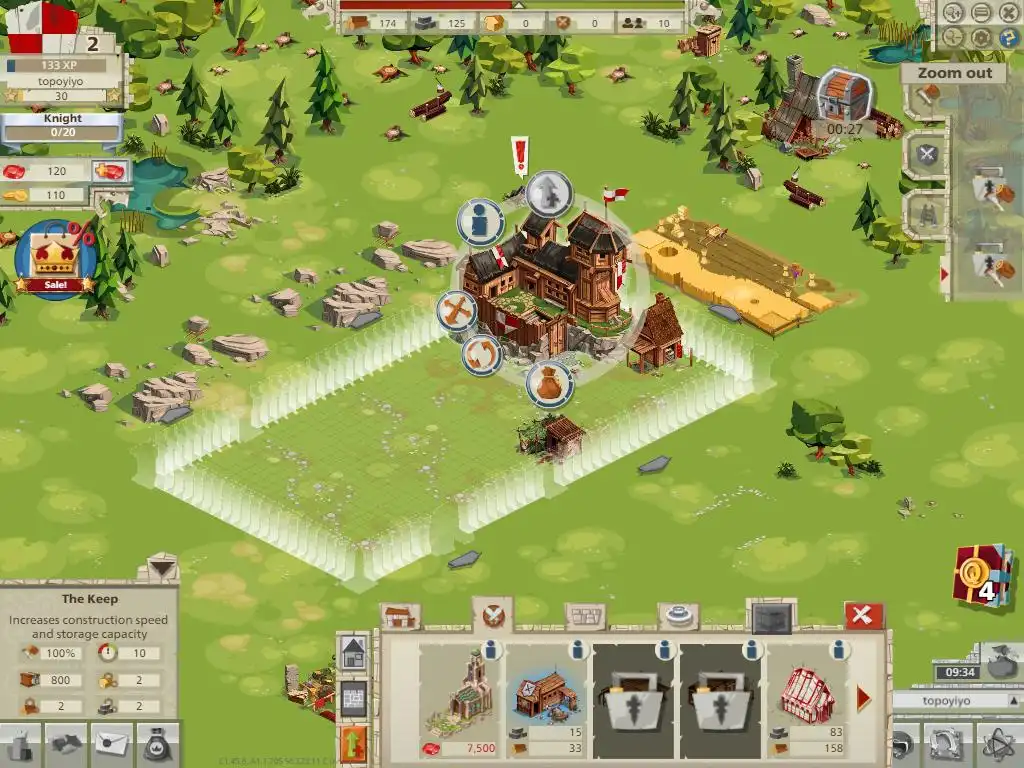
Task: Collapse the Keep info panel with arrow
Action: pos(160,568)
